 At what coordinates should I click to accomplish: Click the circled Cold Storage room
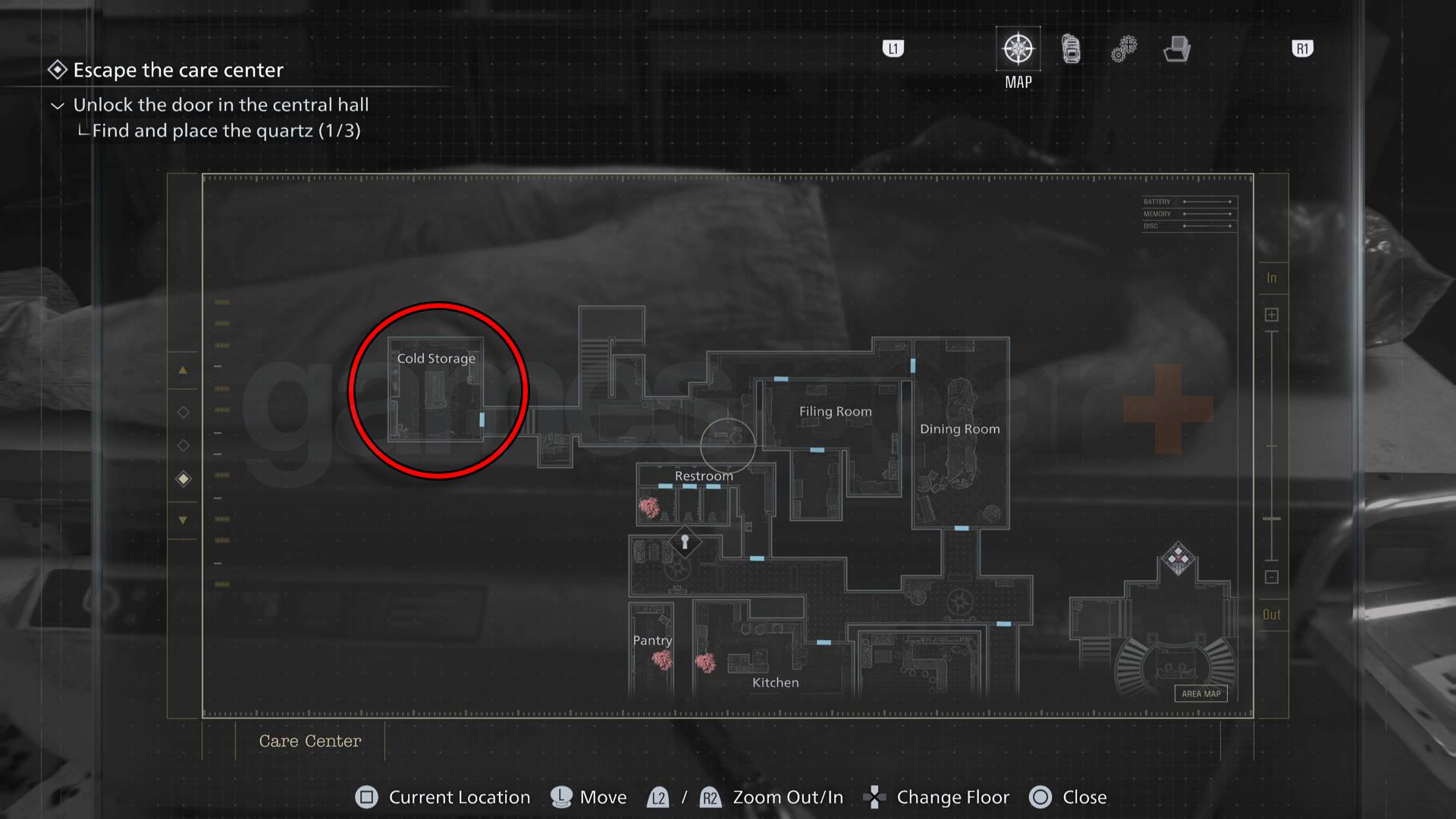click(436, 391)
